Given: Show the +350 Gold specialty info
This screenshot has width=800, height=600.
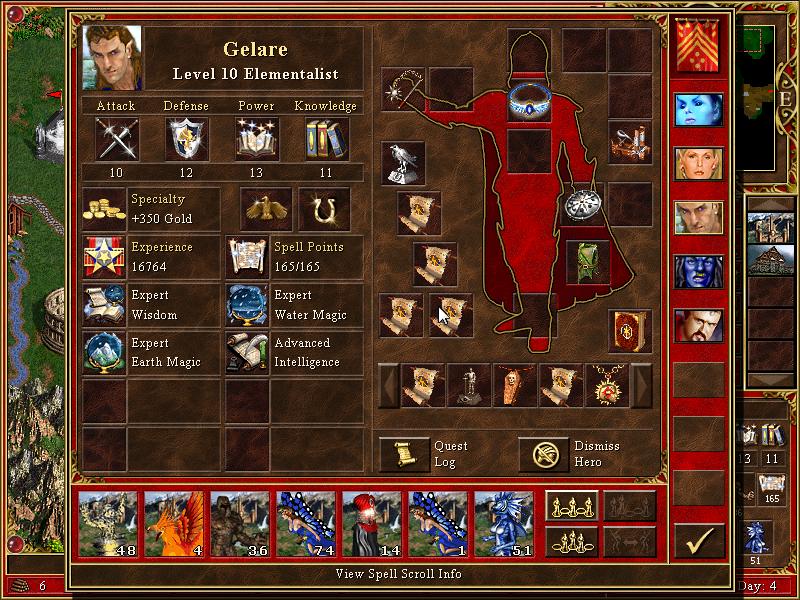Looking at the screenshot, I should tap(105, 209).
